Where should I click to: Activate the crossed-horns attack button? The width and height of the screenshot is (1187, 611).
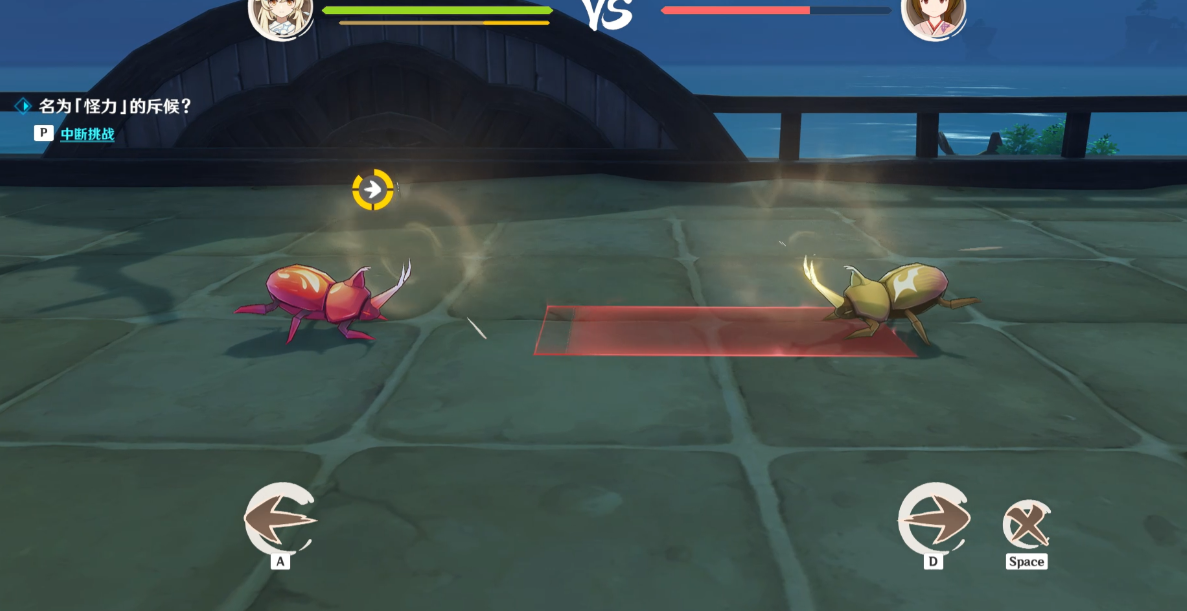(x=1026, y=524)
